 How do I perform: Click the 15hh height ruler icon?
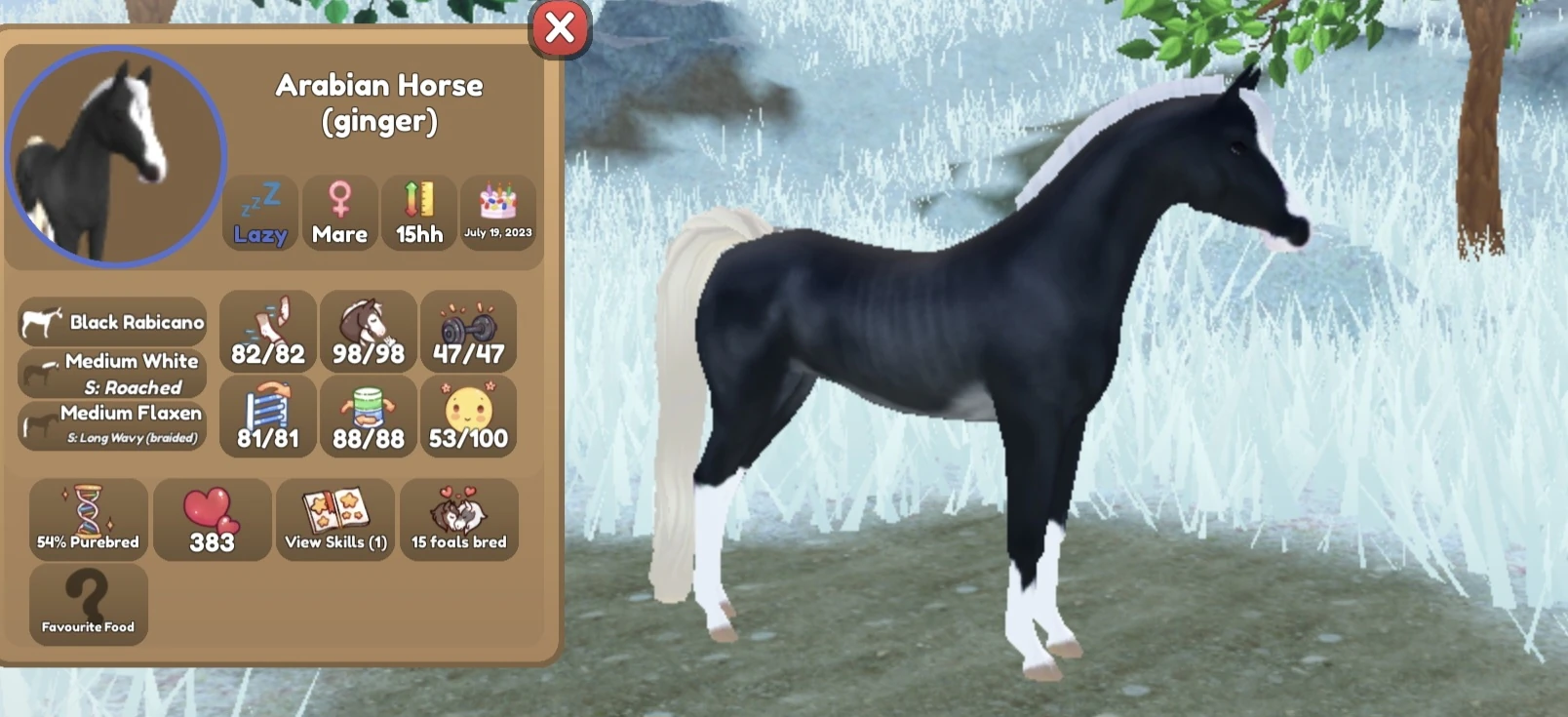(418, 213)
